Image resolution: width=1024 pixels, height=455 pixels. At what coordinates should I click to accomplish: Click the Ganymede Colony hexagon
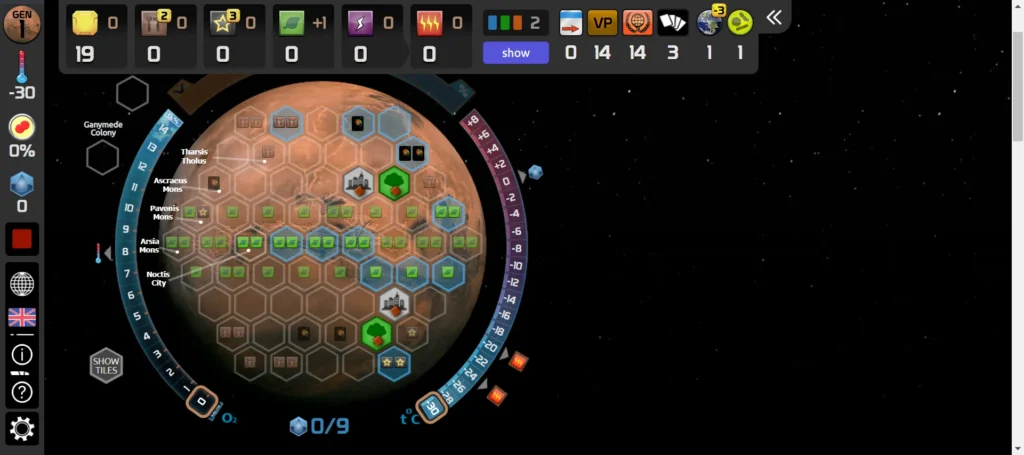pyautogui.click(x=101, y=157)
